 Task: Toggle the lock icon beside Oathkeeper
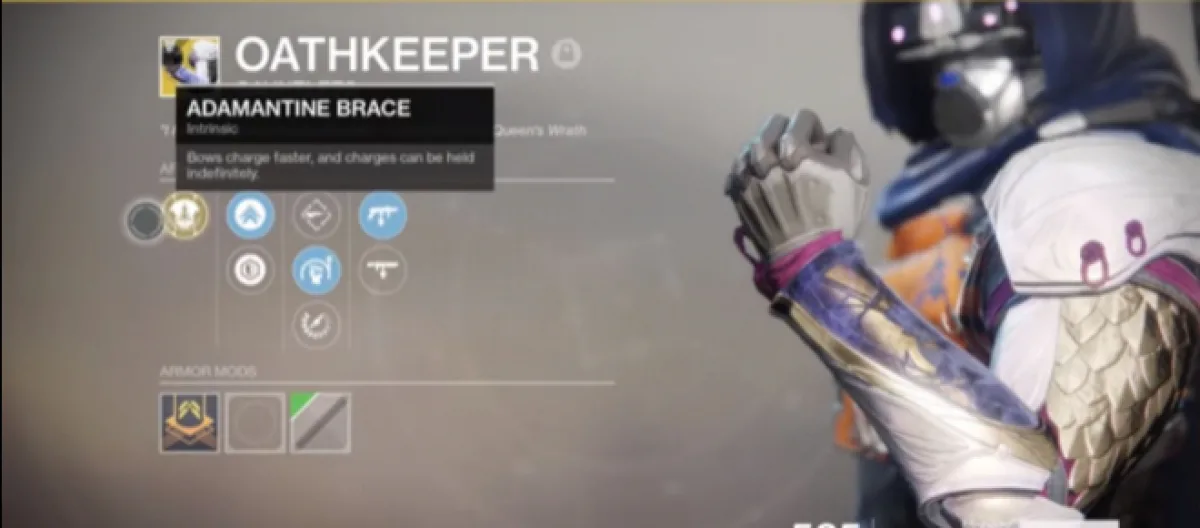567,55
